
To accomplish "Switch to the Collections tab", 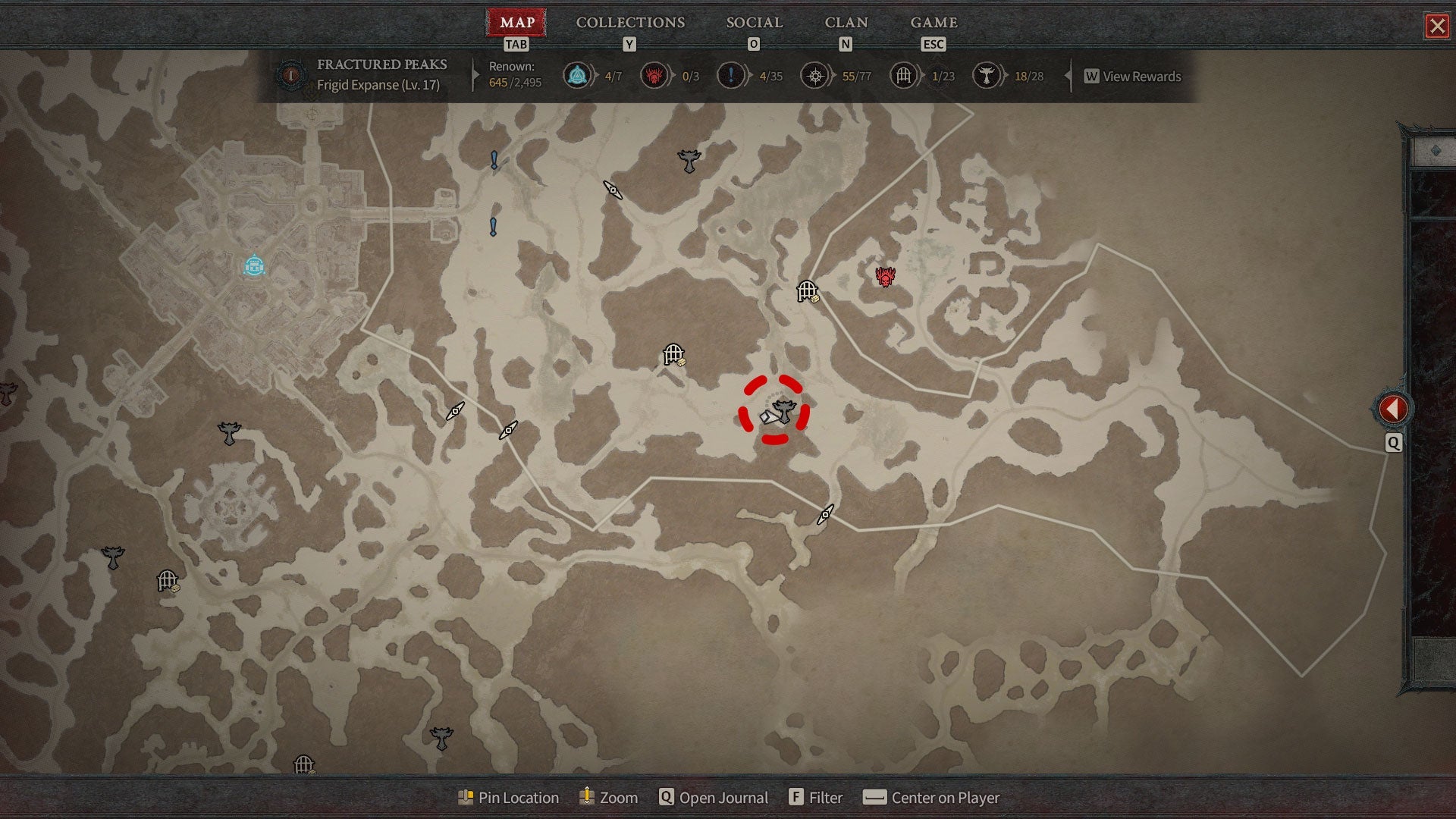I will [x=630, y=23].
